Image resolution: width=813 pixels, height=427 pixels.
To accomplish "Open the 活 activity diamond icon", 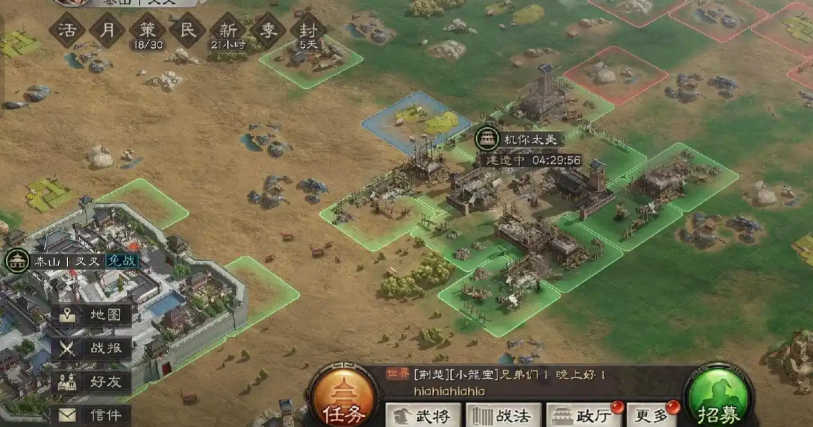I will point(69,29).
